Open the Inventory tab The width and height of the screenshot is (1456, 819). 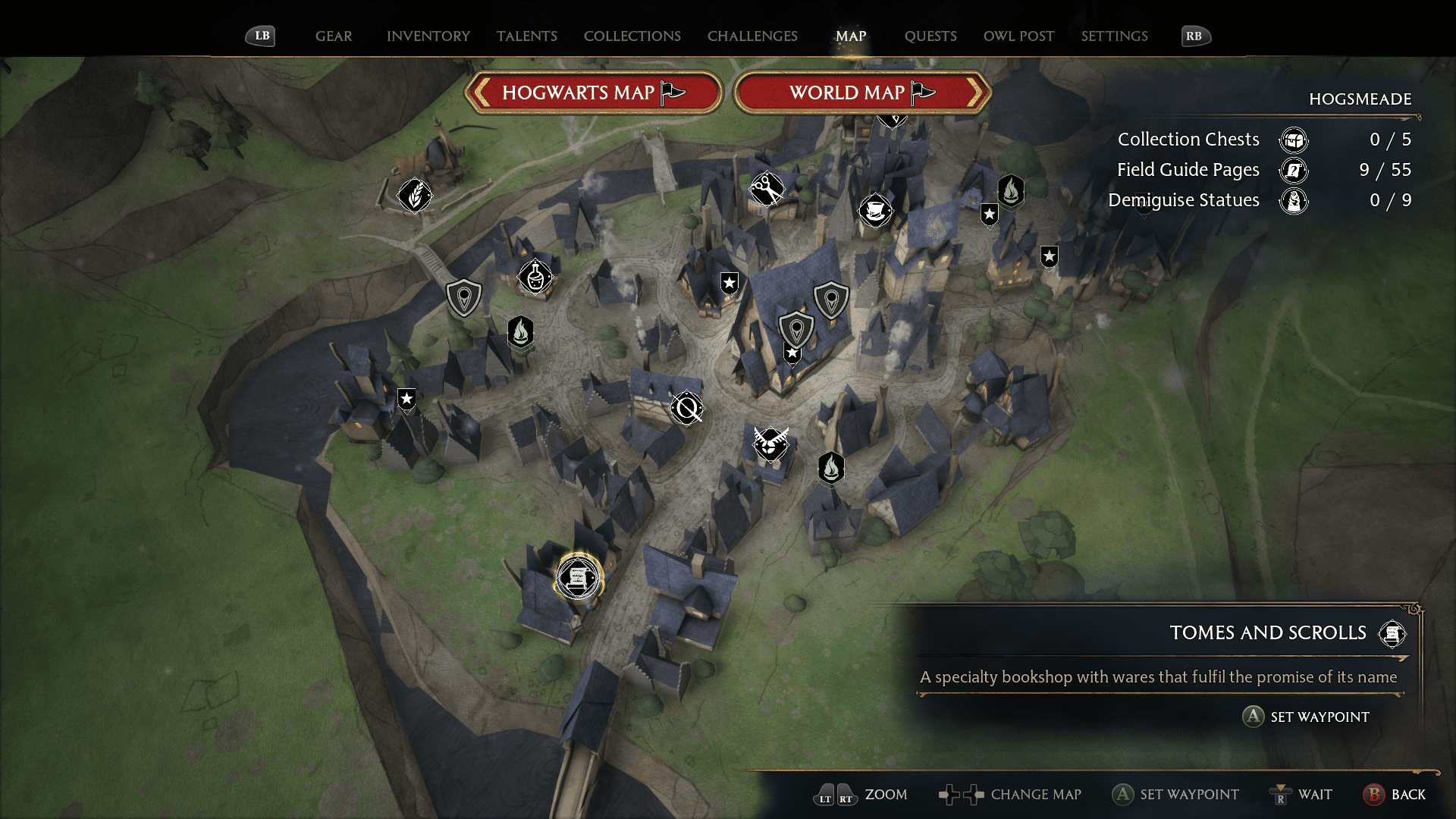pyautogui.click(x=428, y=36)
